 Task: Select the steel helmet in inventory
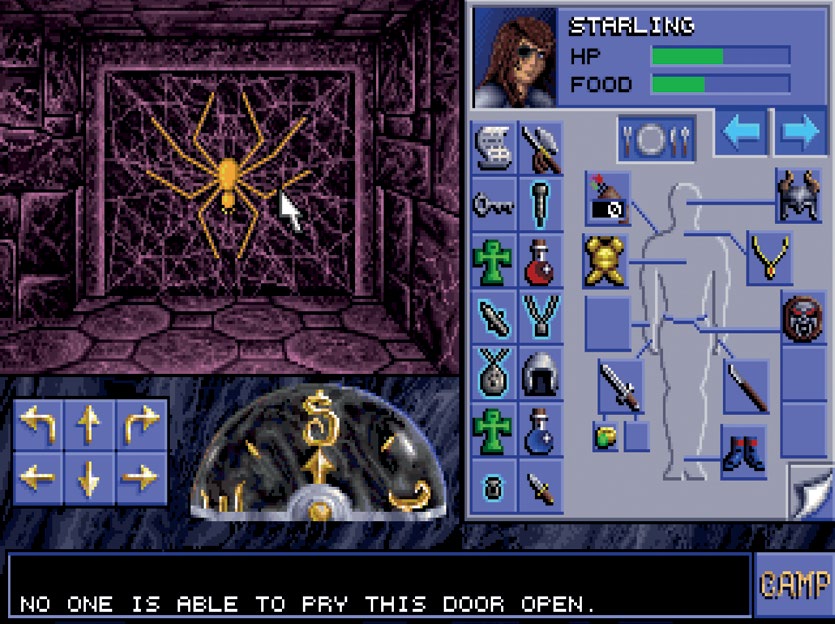tap(541, 374)
